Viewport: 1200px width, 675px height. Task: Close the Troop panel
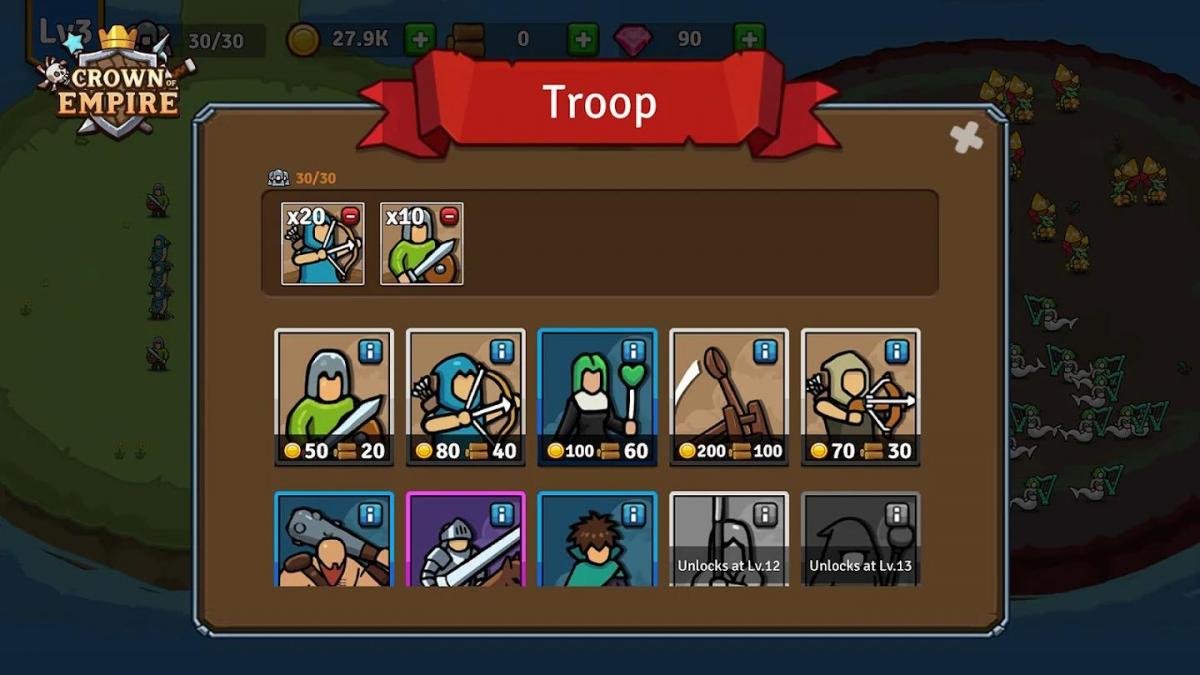click(966, 138)
